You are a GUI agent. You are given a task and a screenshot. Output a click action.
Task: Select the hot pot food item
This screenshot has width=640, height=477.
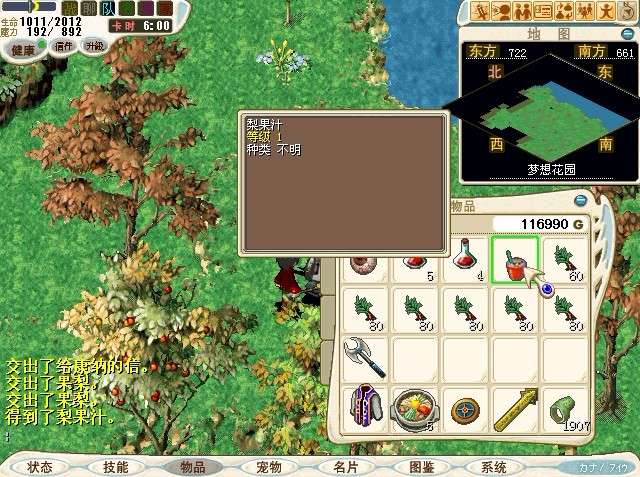(x=412, y=407)
